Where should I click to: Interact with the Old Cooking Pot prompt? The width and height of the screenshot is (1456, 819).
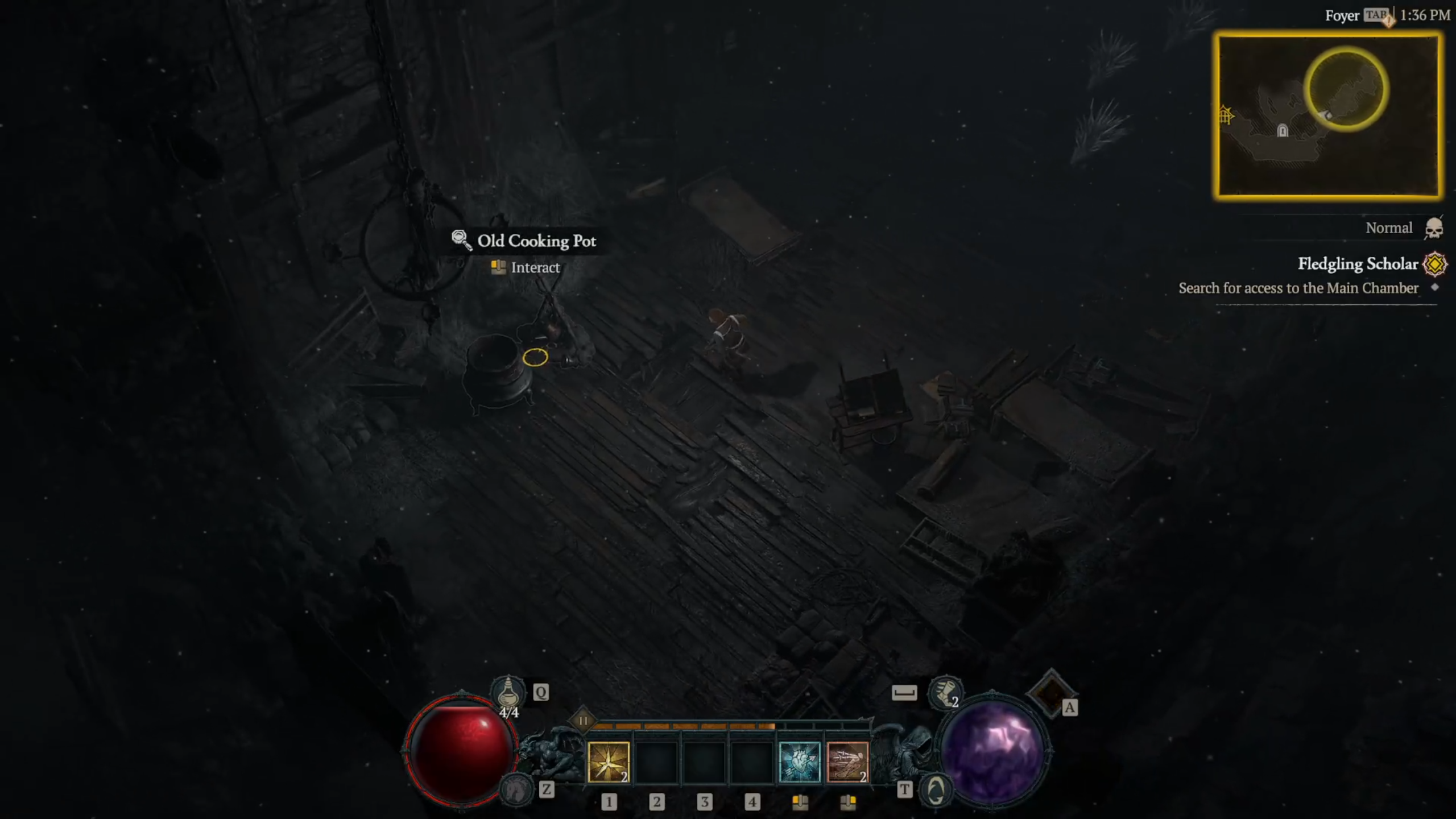point(535,267)
